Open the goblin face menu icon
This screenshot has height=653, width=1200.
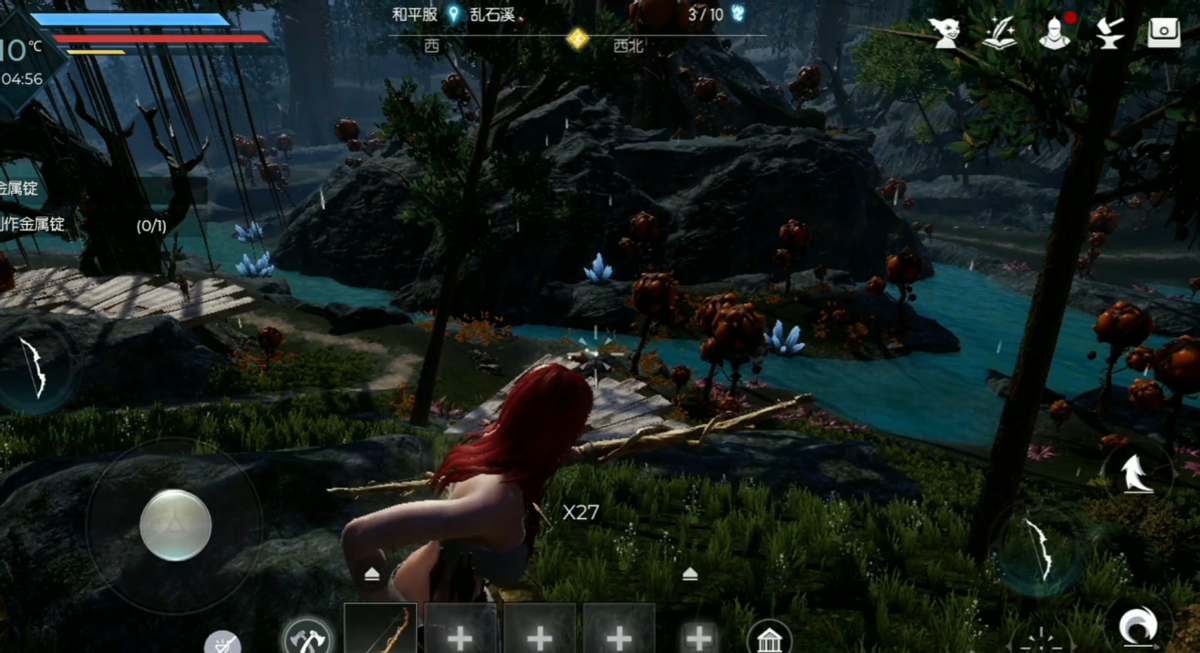[944, 33]
